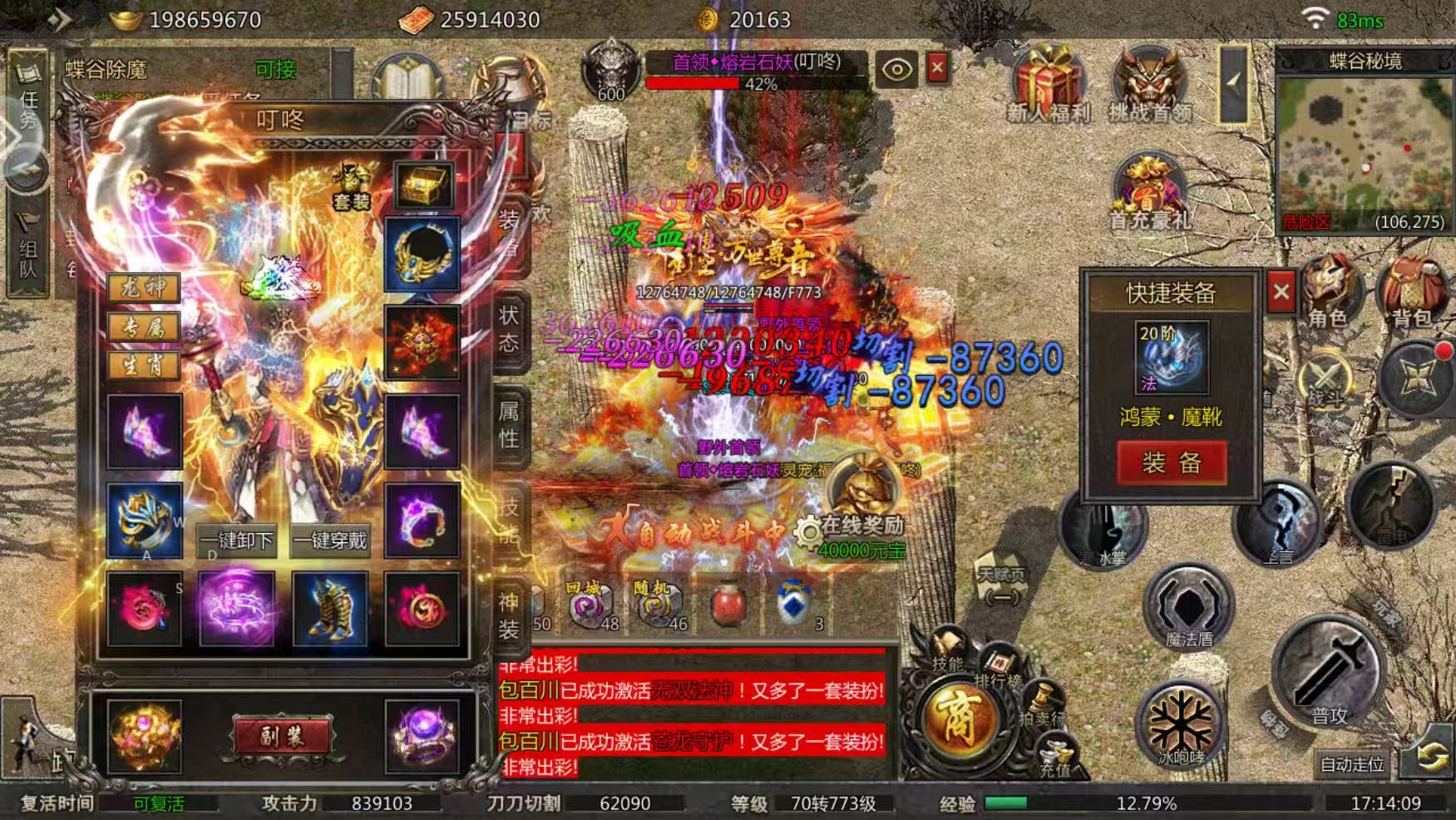Toggle 自动走位 auto positioning
This screenshot has width=1456, height=820.
1352,764
